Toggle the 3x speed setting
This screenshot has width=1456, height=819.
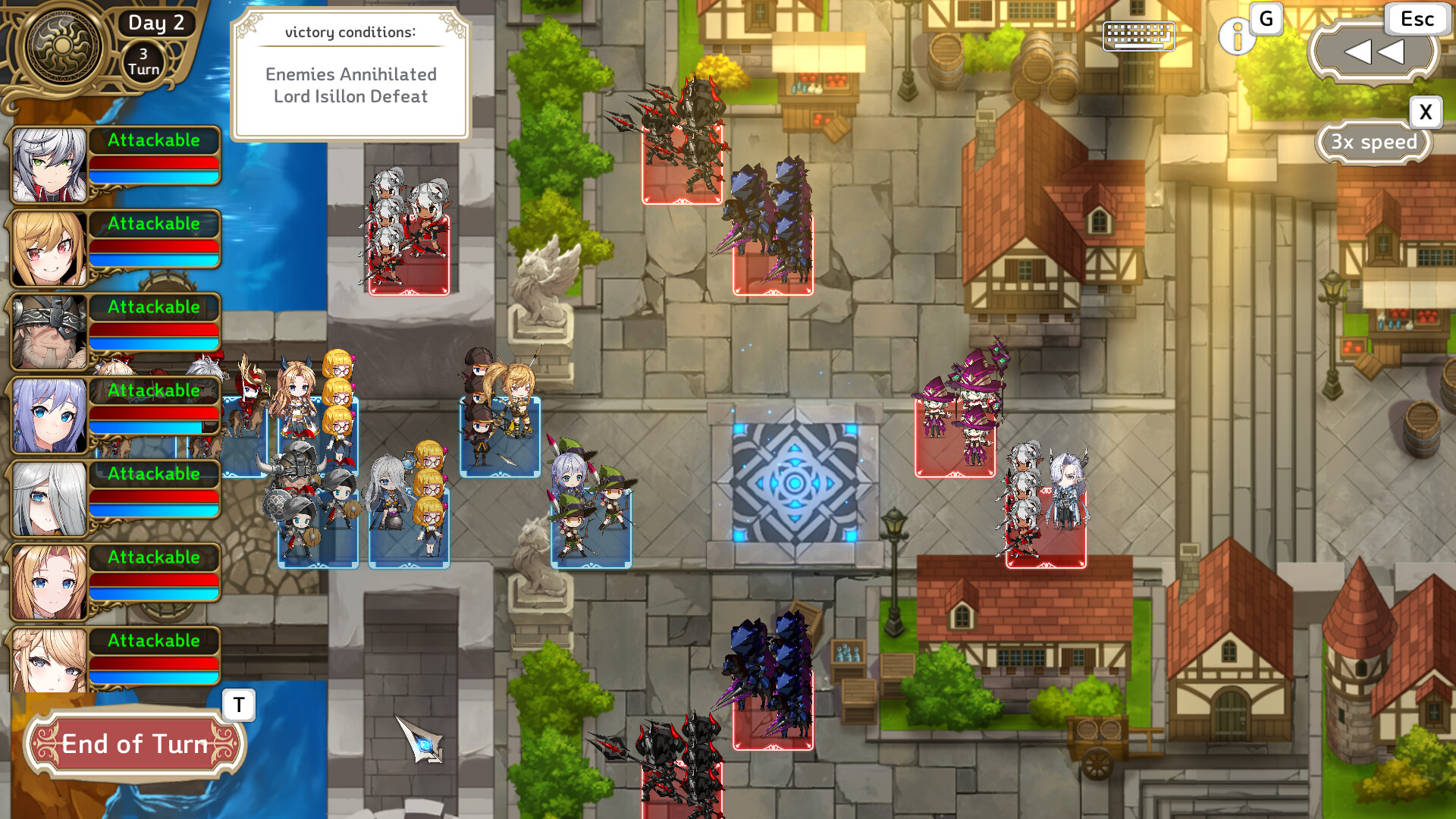[1374, 143]
